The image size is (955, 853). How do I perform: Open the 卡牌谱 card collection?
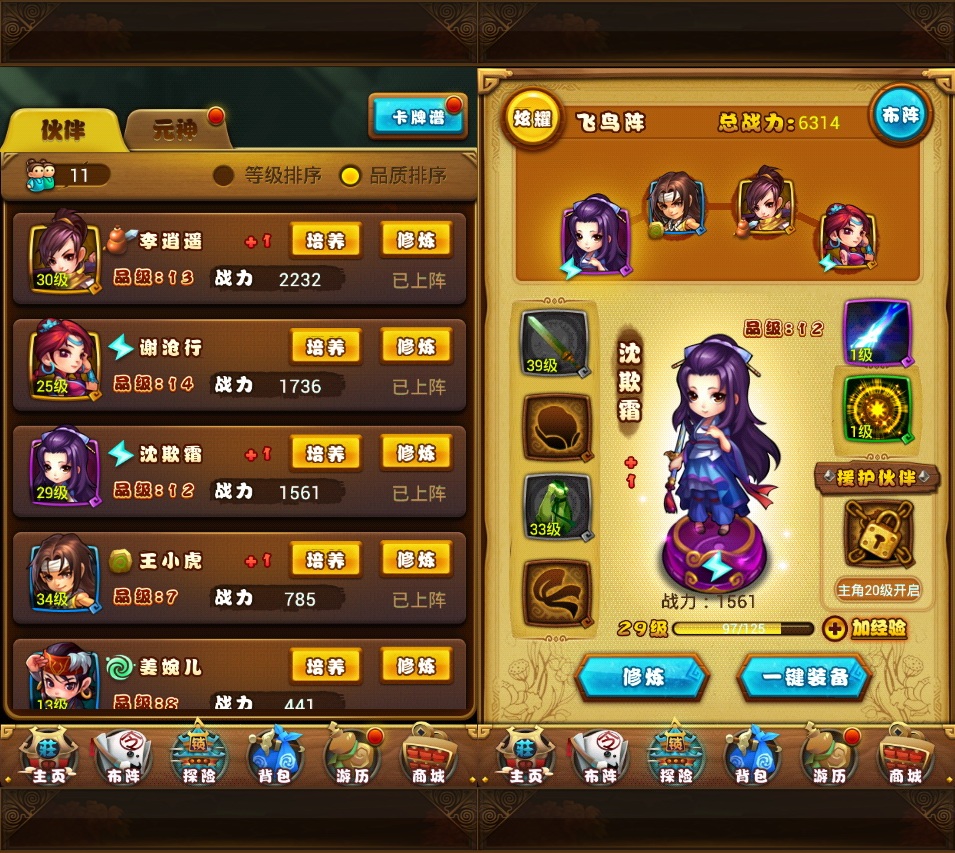417,117
